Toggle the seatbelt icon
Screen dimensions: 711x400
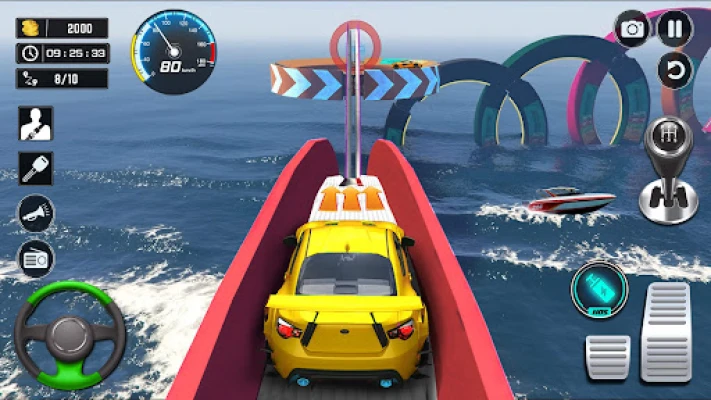pos(36,124)
